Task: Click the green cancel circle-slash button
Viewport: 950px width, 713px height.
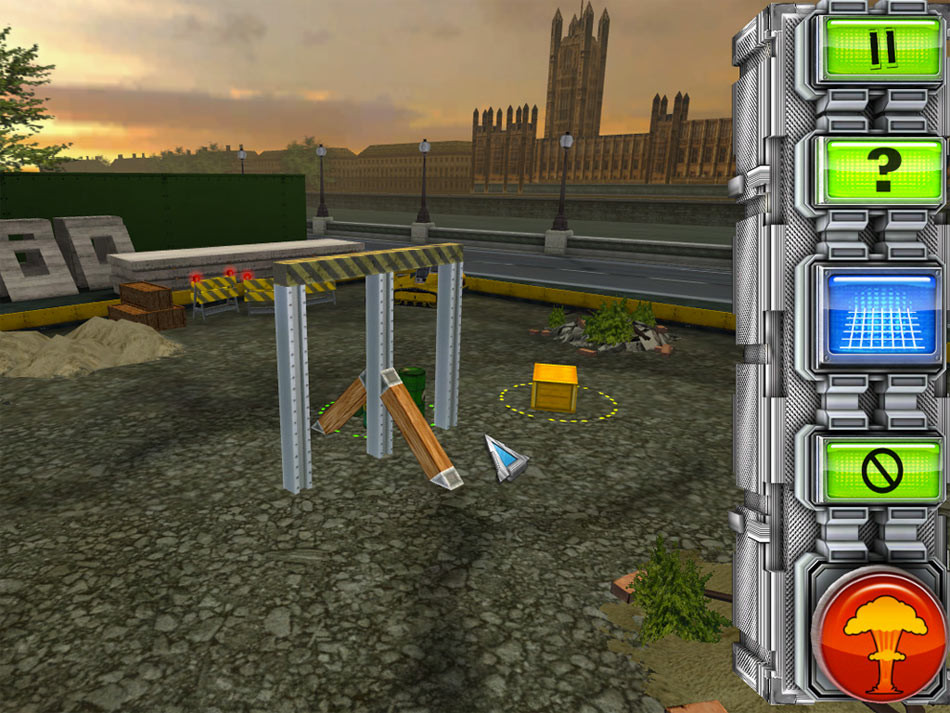Action: coord(881,469)
